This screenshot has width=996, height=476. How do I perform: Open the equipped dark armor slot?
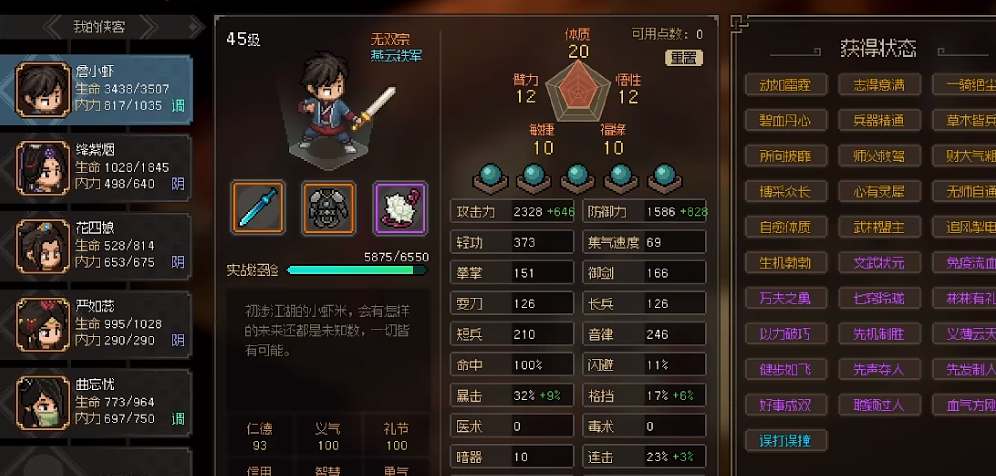pos(329,207)
